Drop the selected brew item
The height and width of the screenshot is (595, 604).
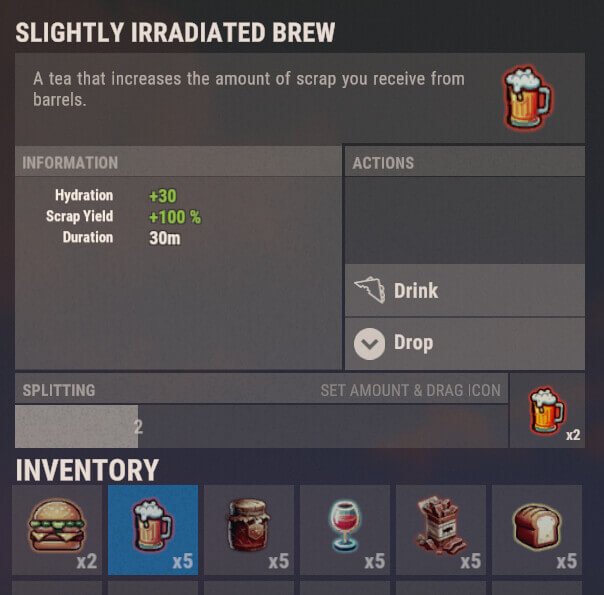point(465,343)
